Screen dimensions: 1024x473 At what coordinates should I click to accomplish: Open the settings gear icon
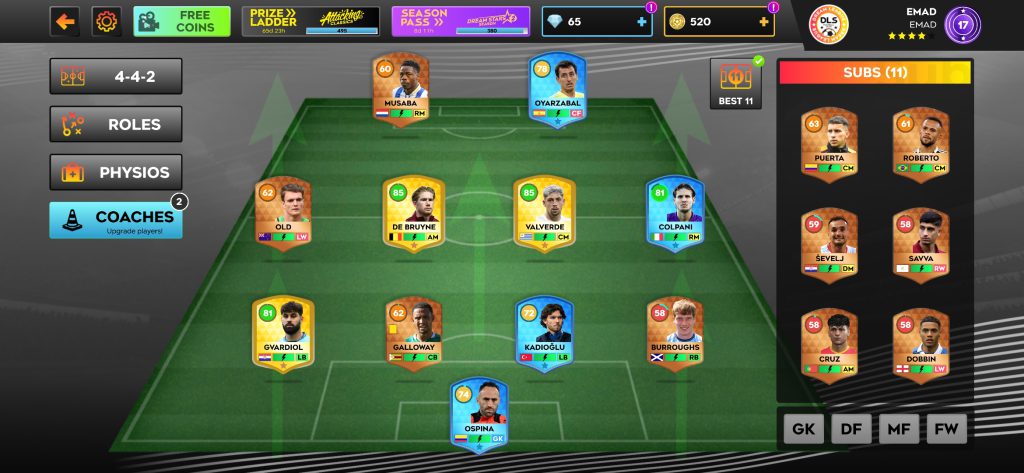point(107,21)
